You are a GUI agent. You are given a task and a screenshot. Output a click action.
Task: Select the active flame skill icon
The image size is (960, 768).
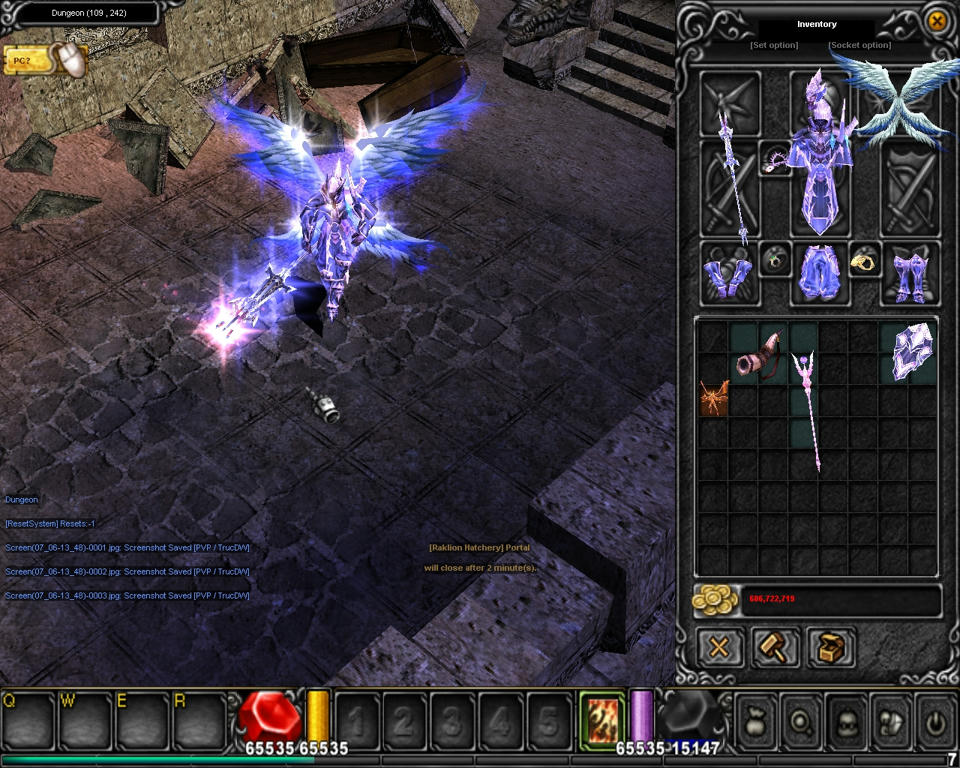(602, 718)
